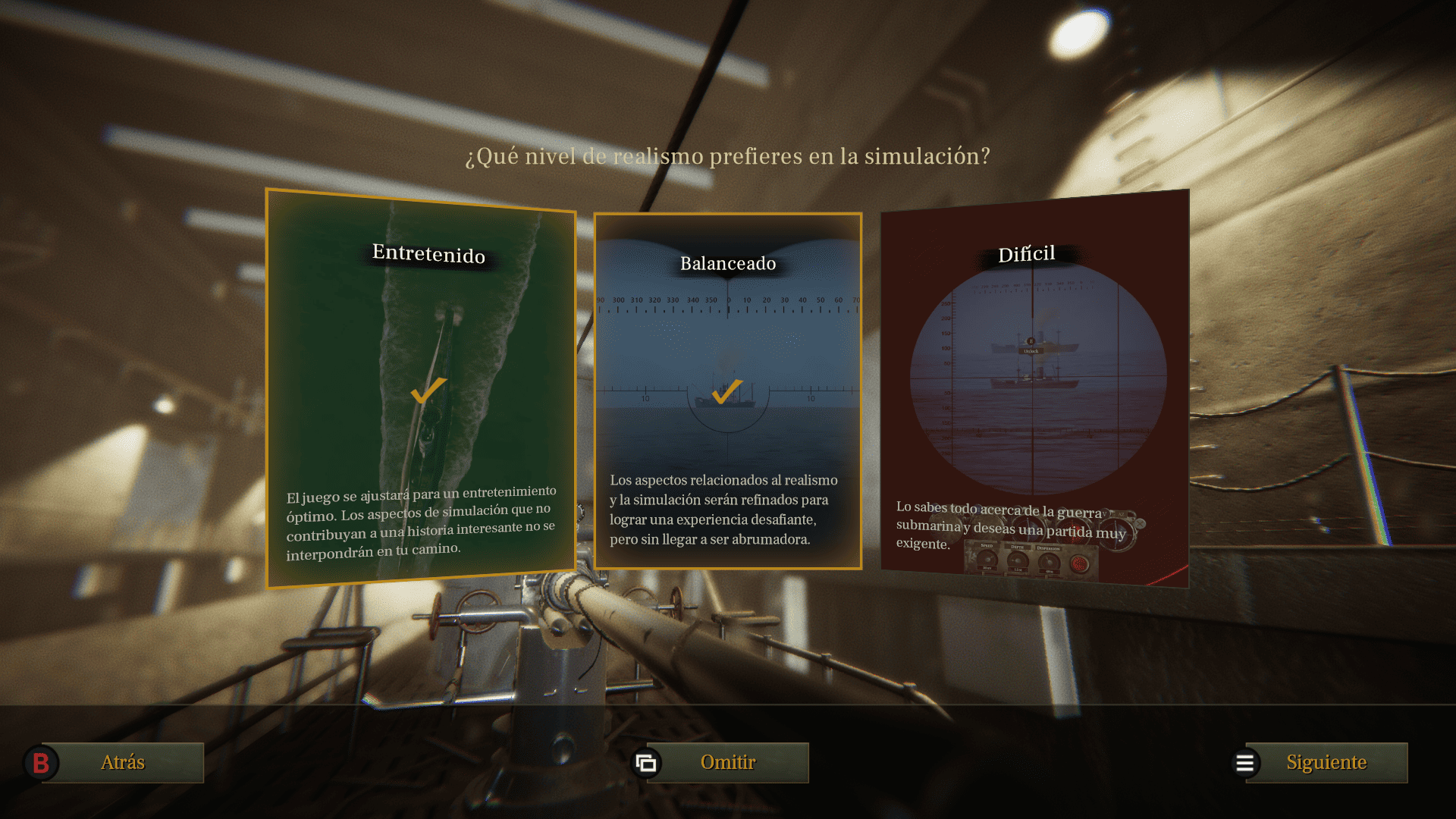This screenshot has width=1456, height=819.
Task: Skip setup with the Omitir button
Action: point(727,762)
